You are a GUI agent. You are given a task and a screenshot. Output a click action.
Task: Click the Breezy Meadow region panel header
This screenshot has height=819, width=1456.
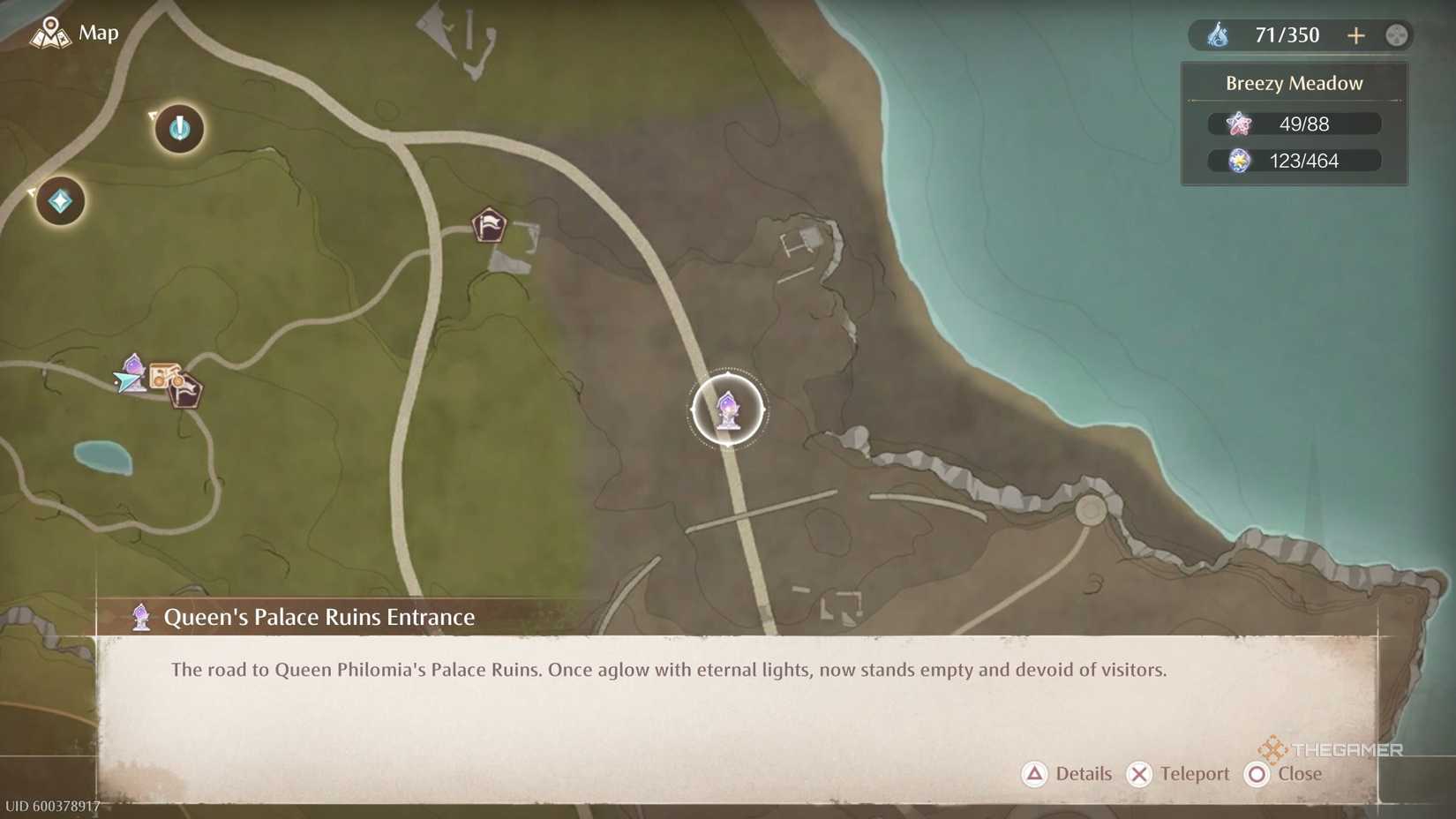click(x=1294, y=82)
